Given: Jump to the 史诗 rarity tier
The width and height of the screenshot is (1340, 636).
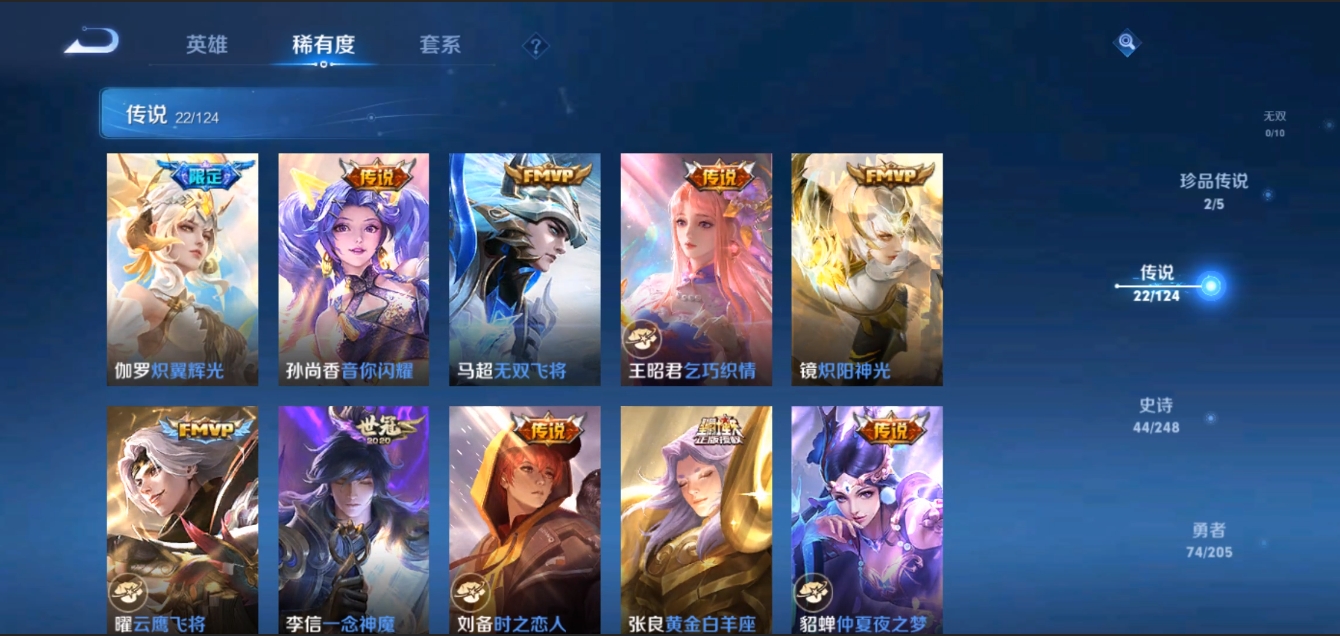Looking at the screenshot, I should pyautogui.click(x=1156, y=414).
